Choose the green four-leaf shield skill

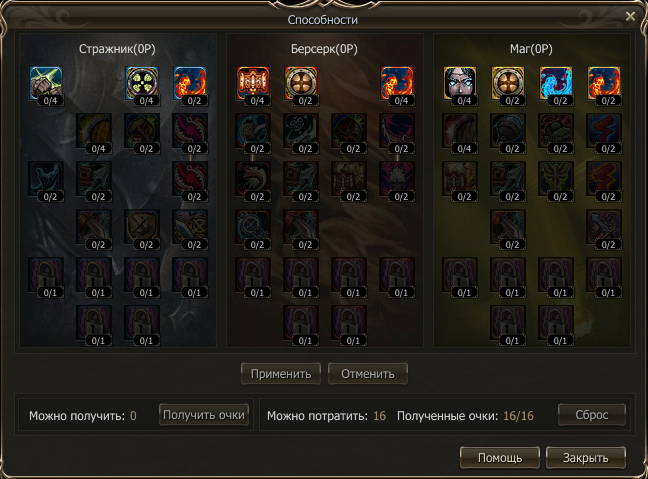pyautogui.click(x=142, y=83)
